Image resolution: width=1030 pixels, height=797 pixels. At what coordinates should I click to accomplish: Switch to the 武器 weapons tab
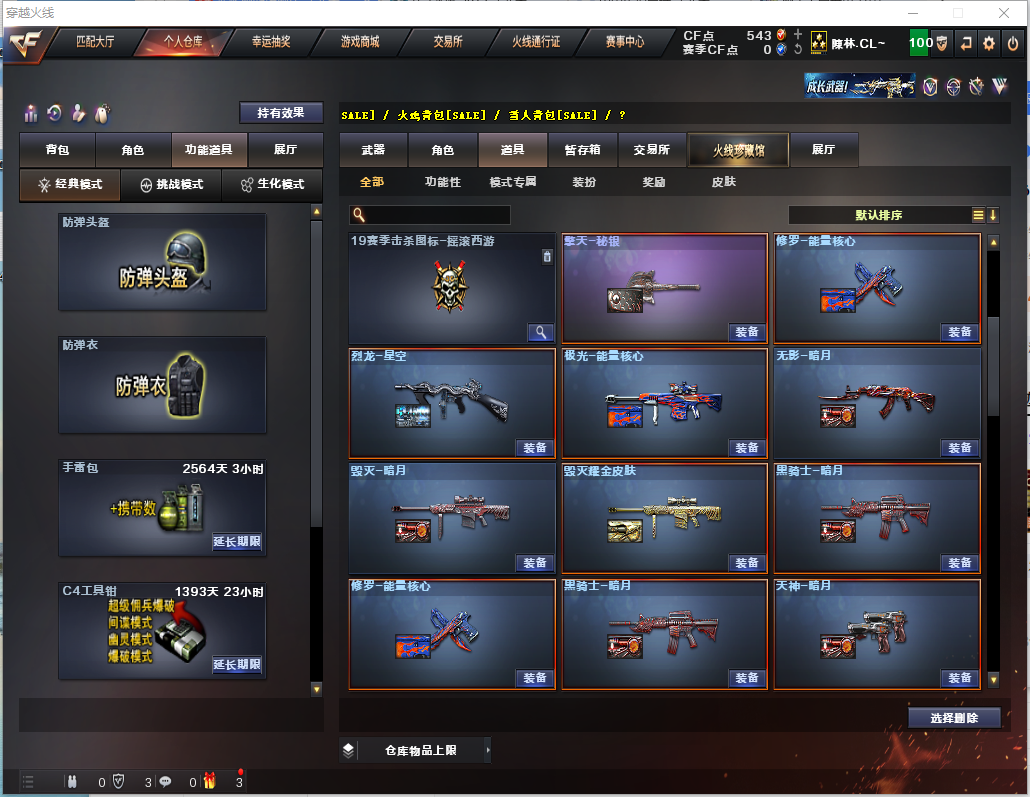point(373,150)
